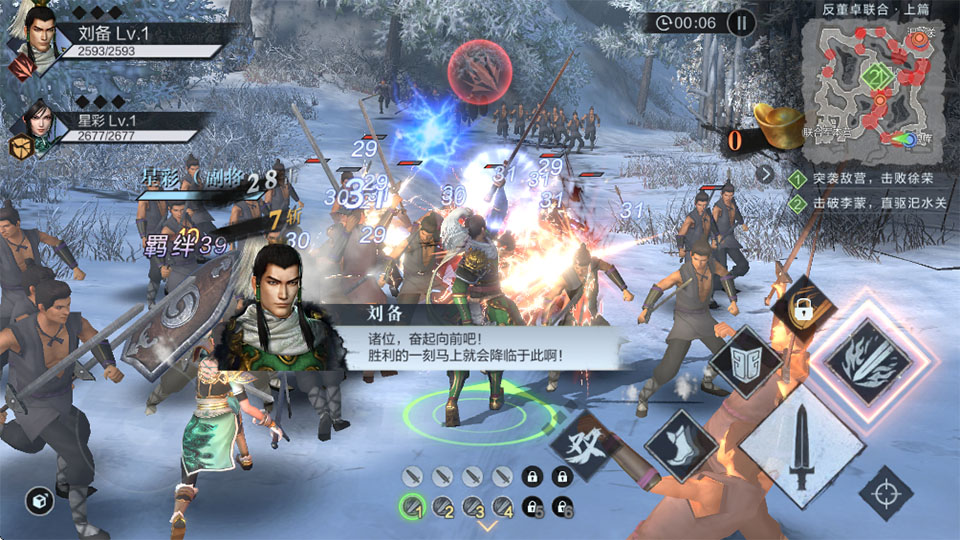
Task: Choose combo slot number 2
Action: tap(443, 506)
